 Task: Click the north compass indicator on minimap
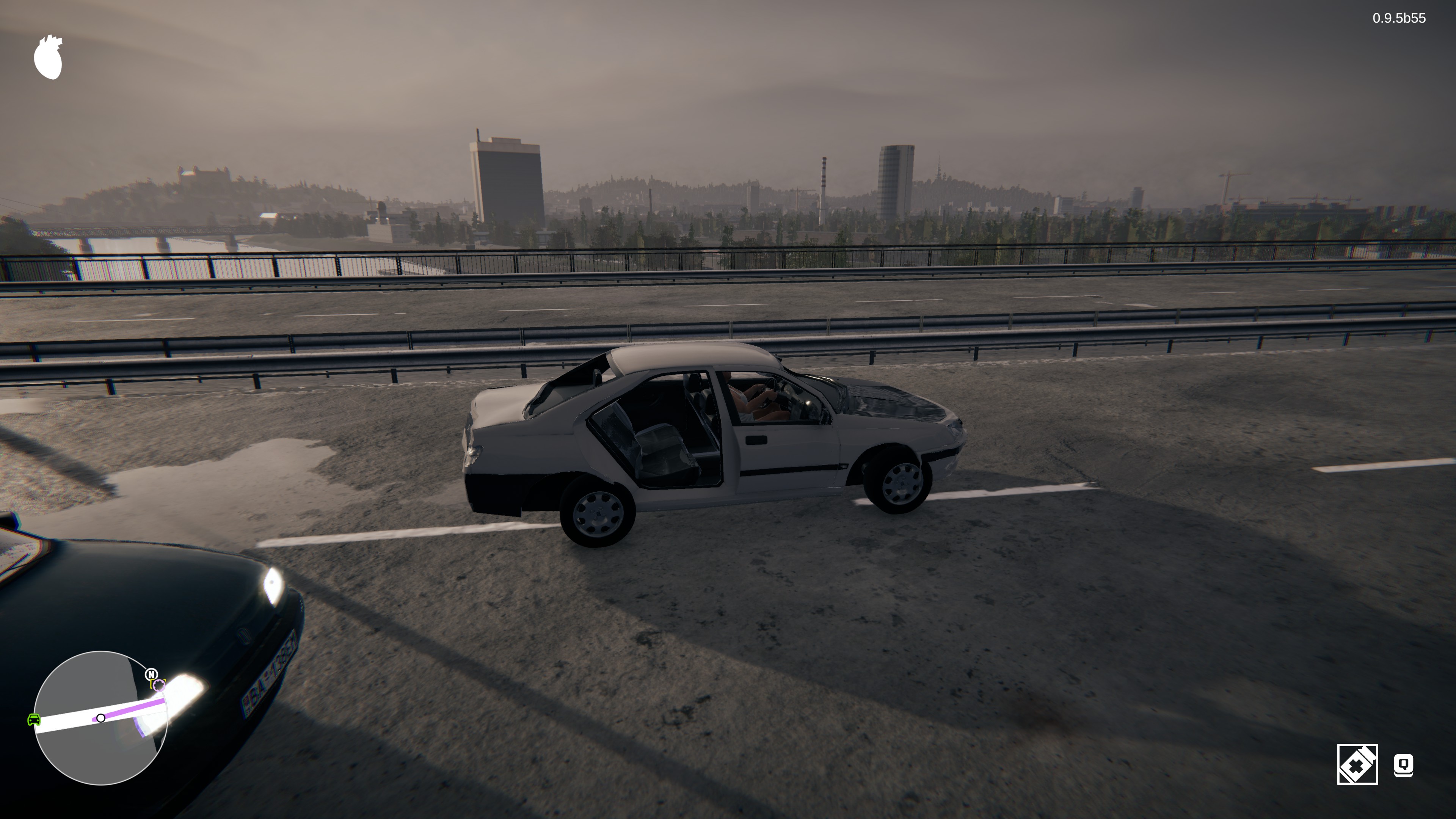tap(151, 674)
